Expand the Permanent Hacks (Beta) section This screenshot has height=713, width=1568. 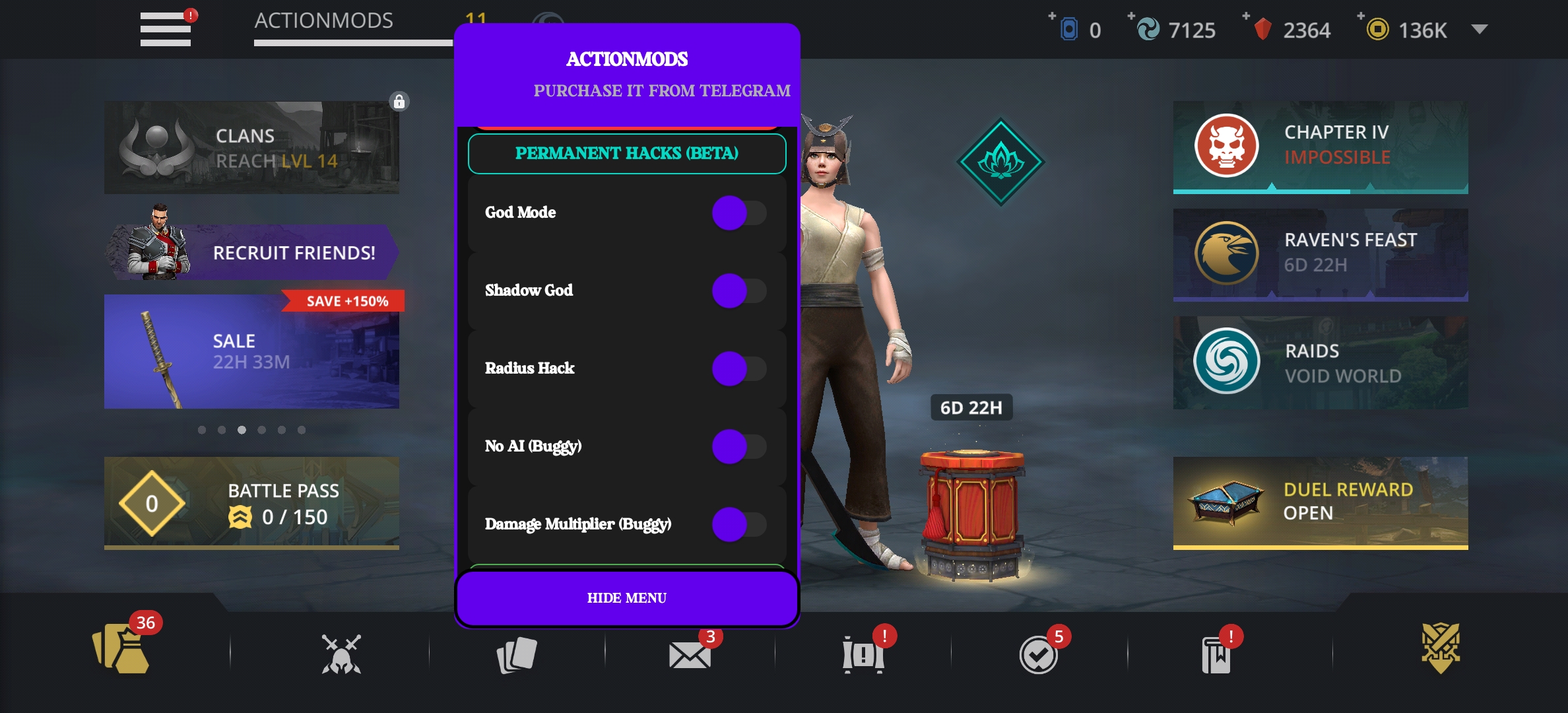[627, 154]
